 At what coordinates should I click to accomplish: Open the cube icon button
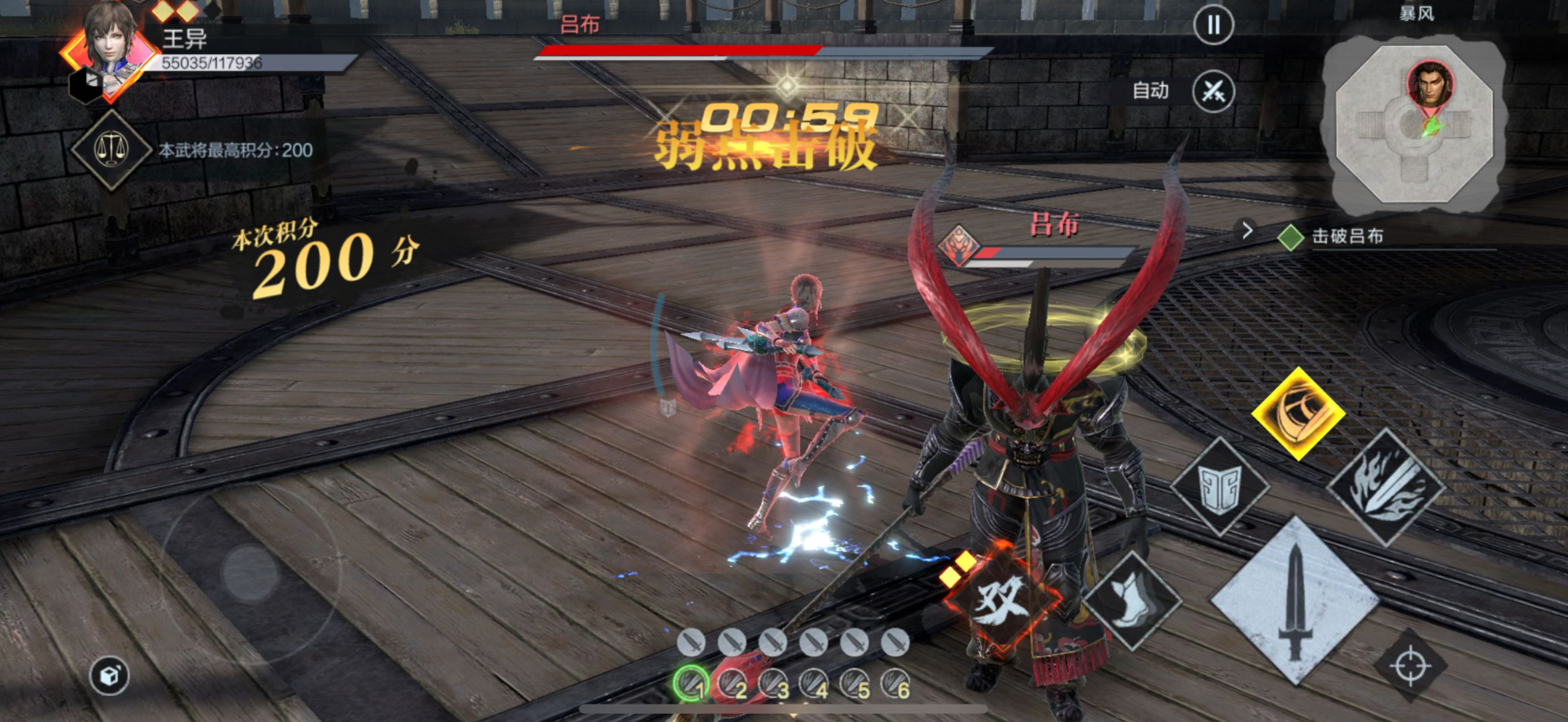pyautogui.click(x=110, y=676)
